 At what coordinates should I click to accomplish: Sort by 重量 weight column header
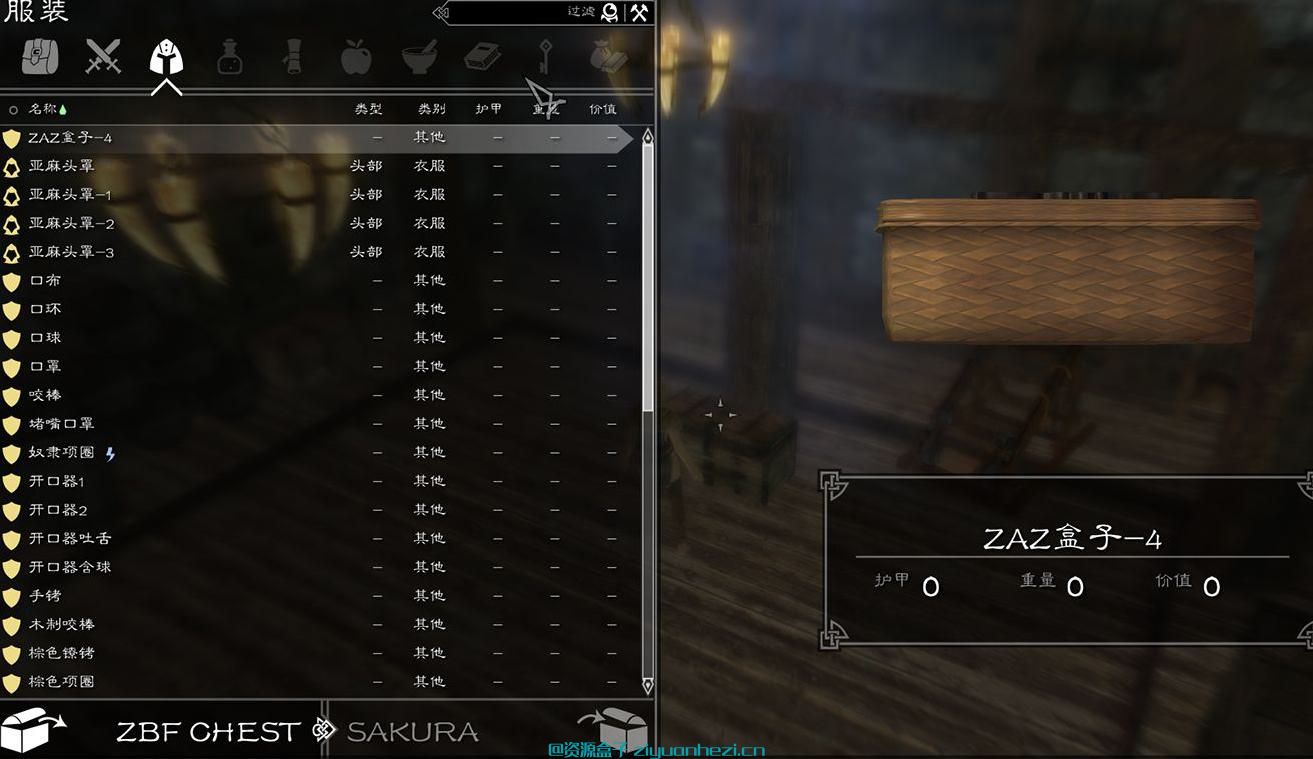(x=547, y=109)
